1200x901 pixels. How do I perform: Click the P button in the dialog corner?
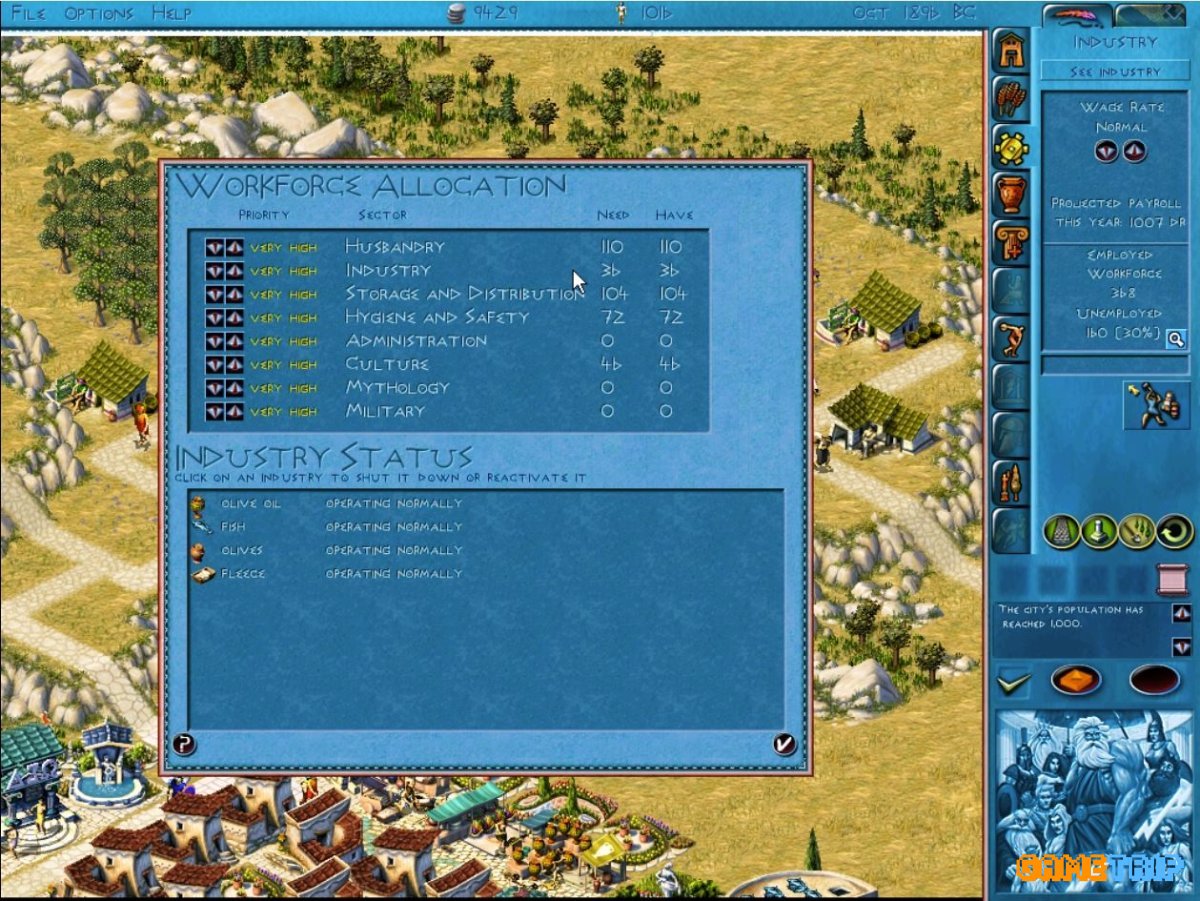pos(184,743)
